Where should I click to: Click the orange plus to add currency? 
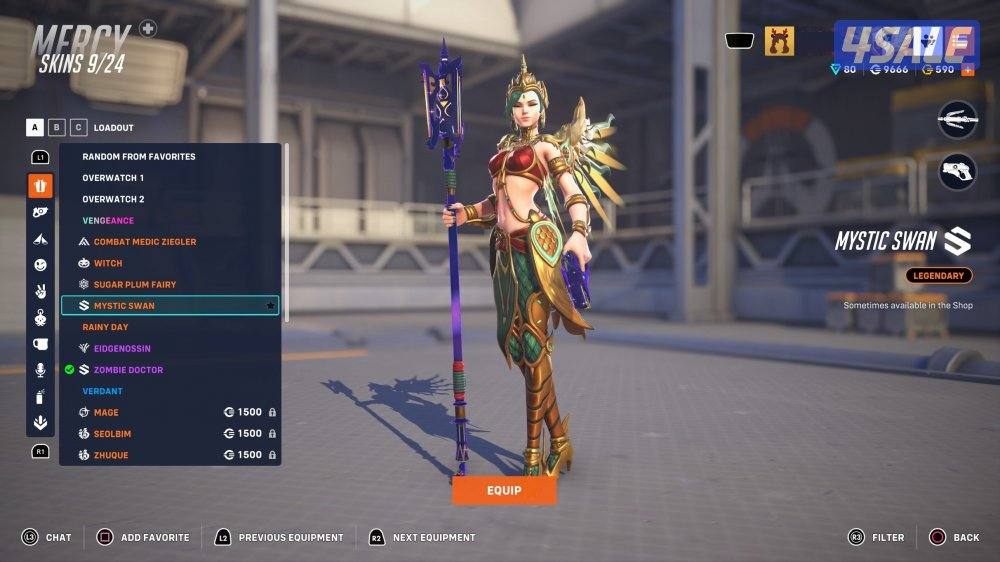(x=967, y=70)
